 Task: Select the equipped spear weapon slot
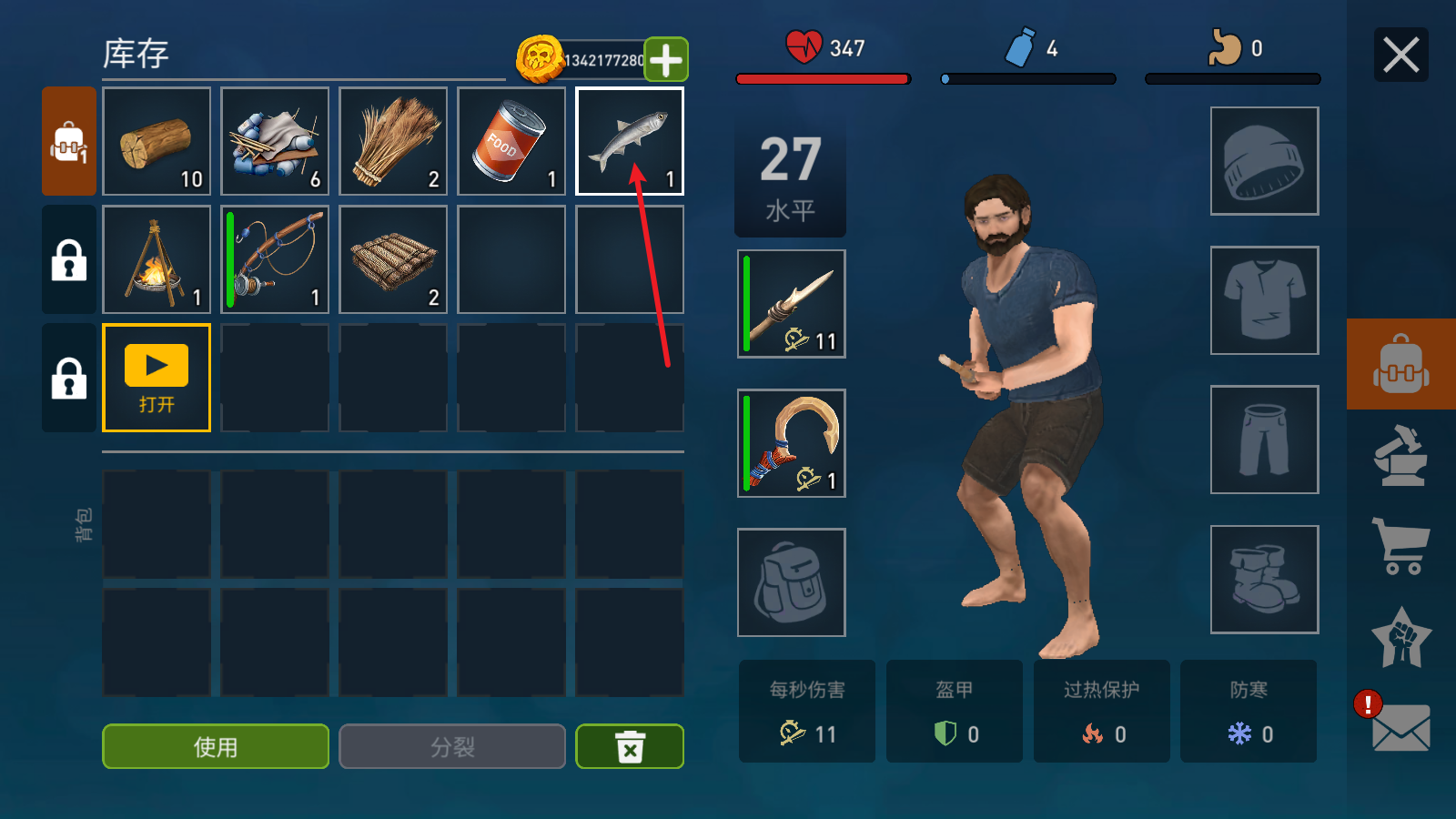pos(792,304)
